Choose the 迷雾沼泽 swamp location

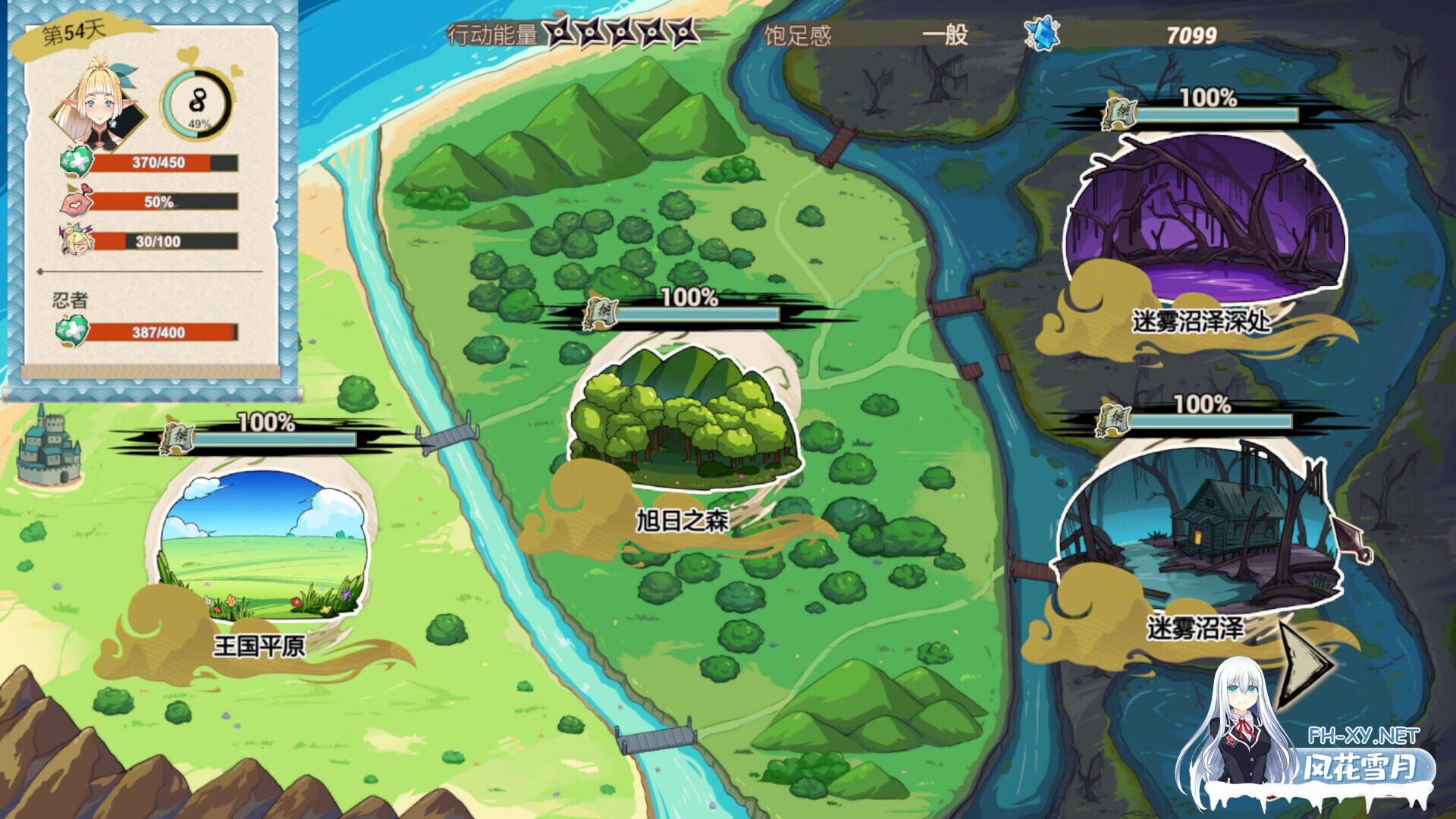1198,523
